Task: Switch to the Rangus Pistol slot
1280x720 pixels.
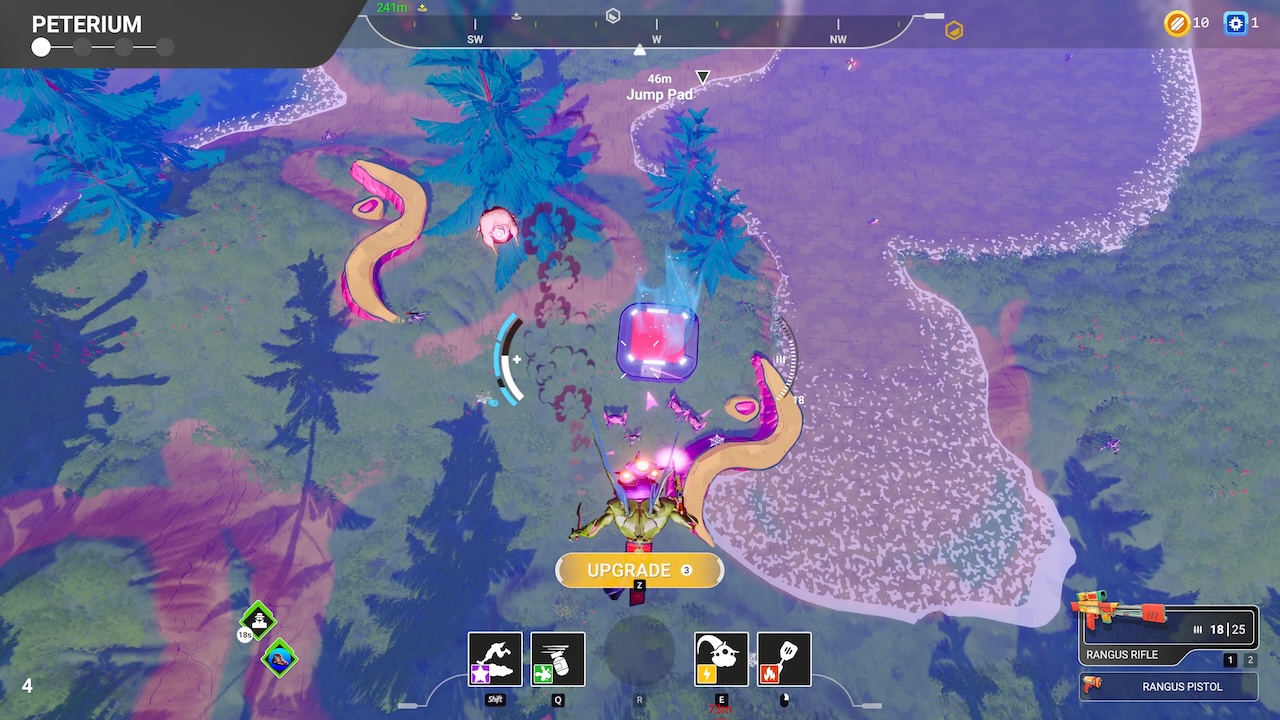Action: (x=1168, y=687)
